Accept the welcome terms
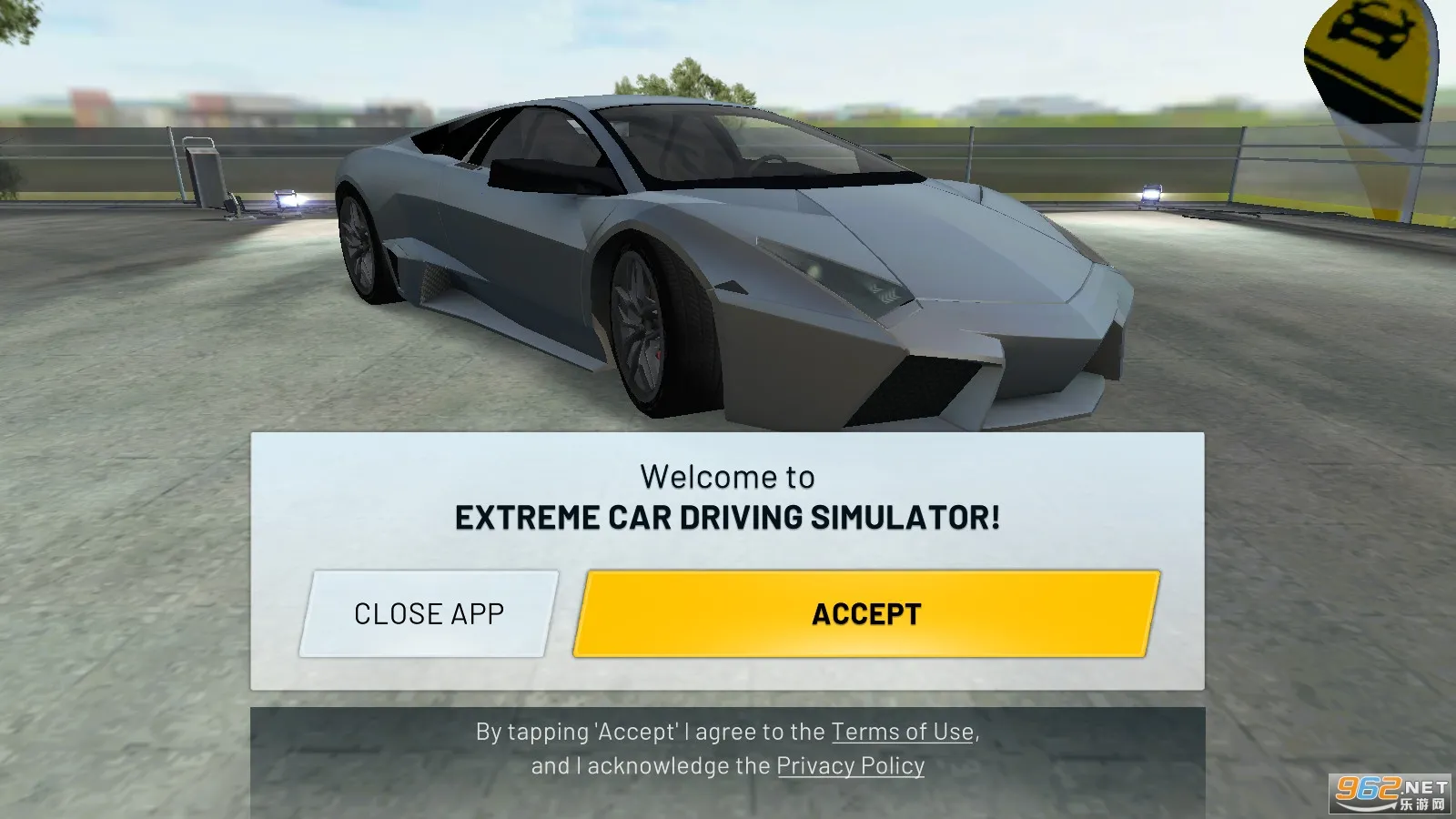The width and height of the screenshot is (1456, 819). (x=866, y=614)
